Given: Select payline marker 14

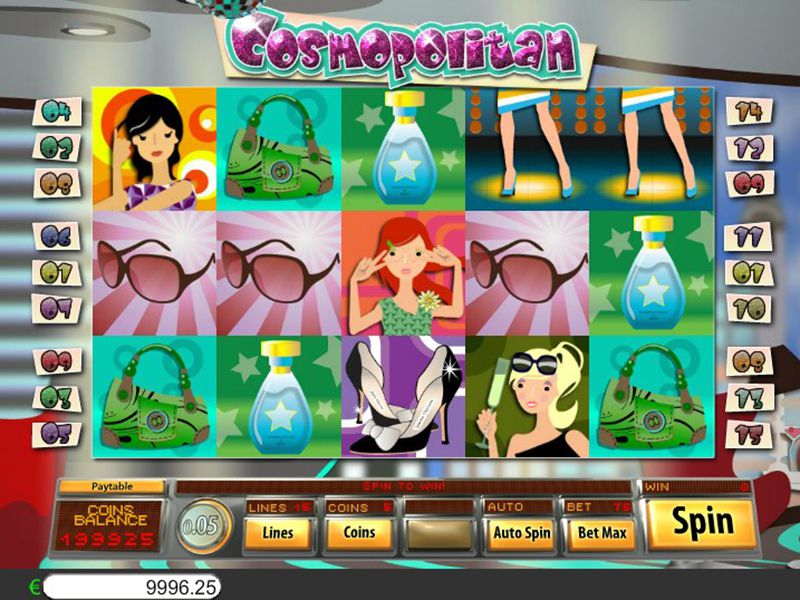Looking at the screenshot, I should tap(750, 111).
